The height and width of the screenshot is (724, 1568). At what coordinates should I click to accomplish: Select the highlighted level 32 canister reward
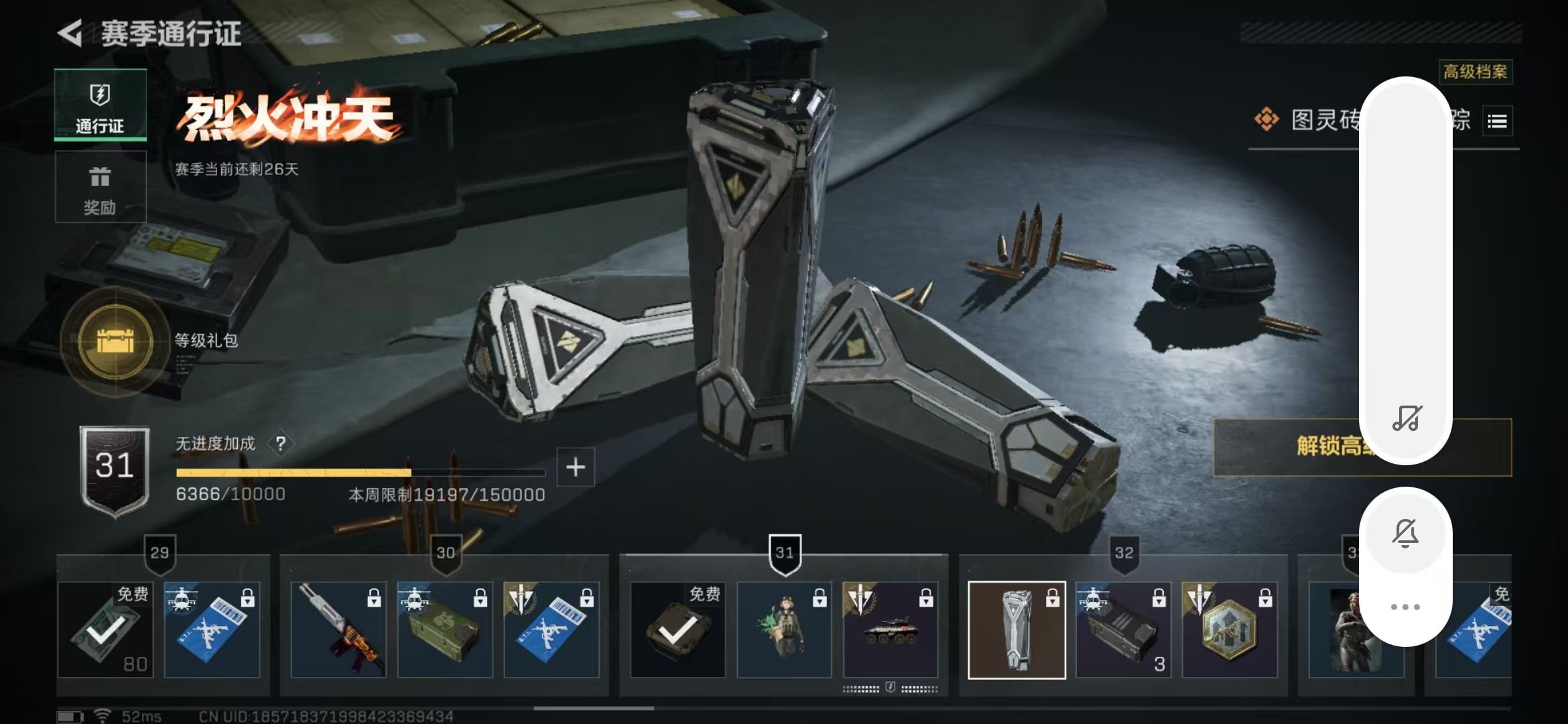[1017, 629]
